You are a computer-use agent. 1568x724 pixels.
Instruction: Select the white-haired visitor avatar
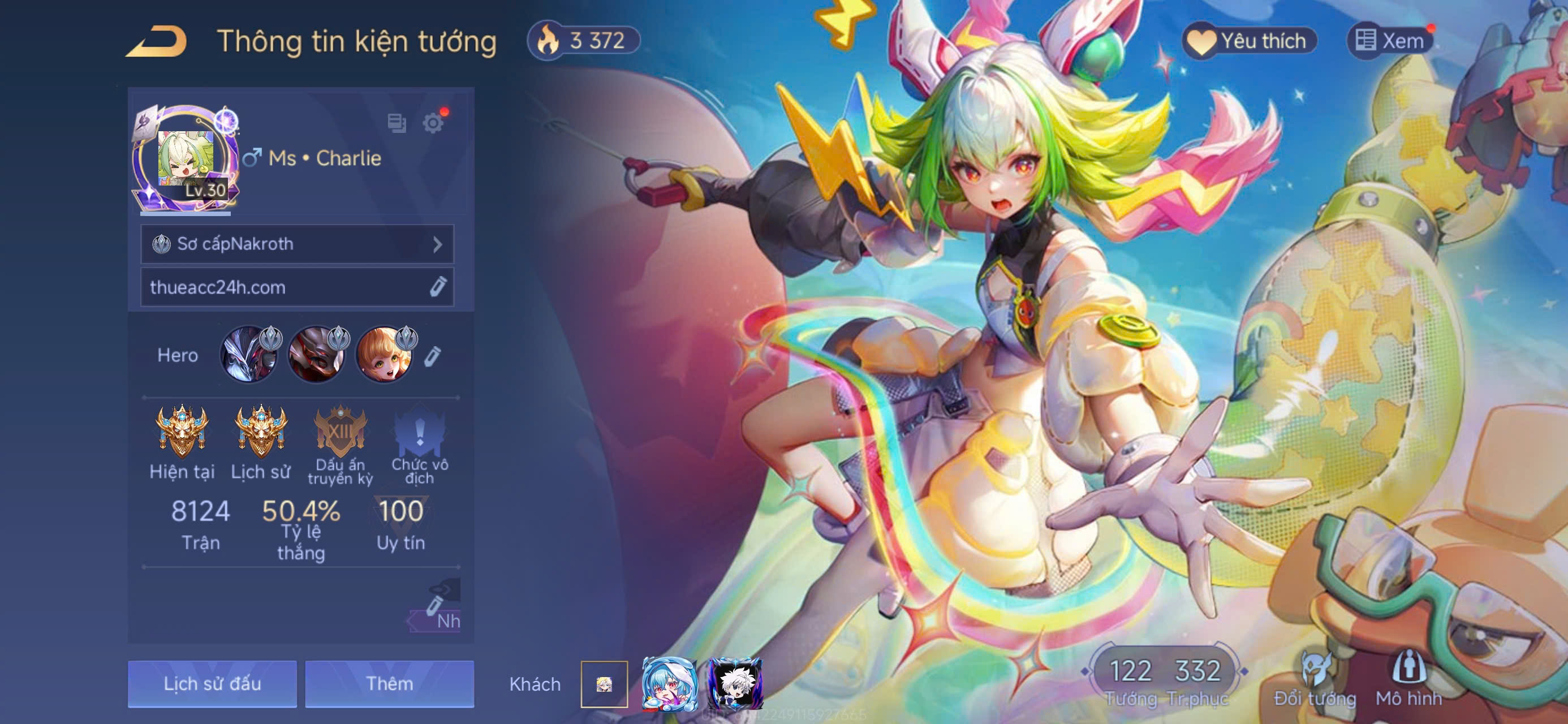[x=735, y=684]
